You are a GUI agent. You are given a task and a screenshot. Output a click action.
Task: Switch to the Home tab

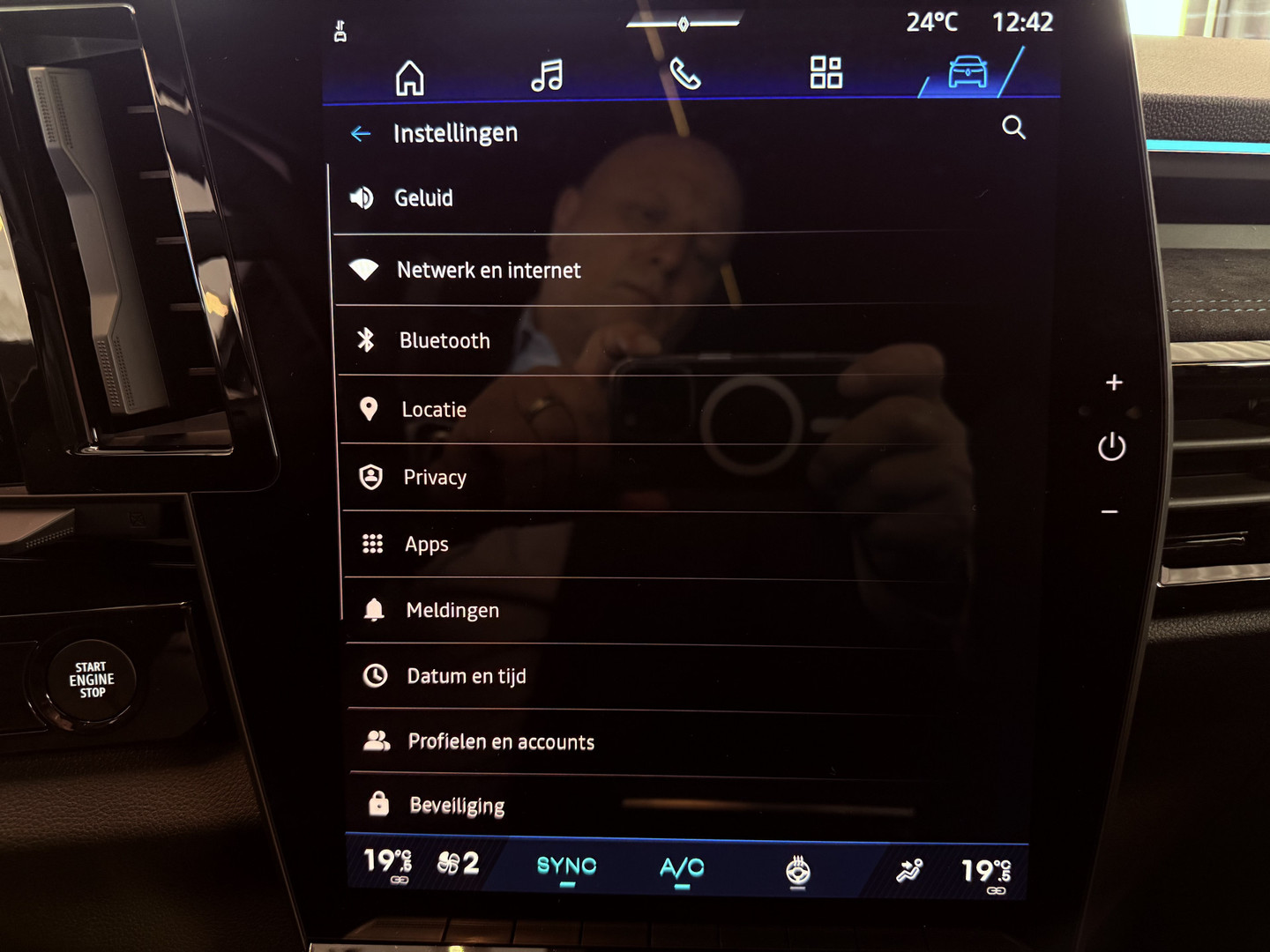409,78
